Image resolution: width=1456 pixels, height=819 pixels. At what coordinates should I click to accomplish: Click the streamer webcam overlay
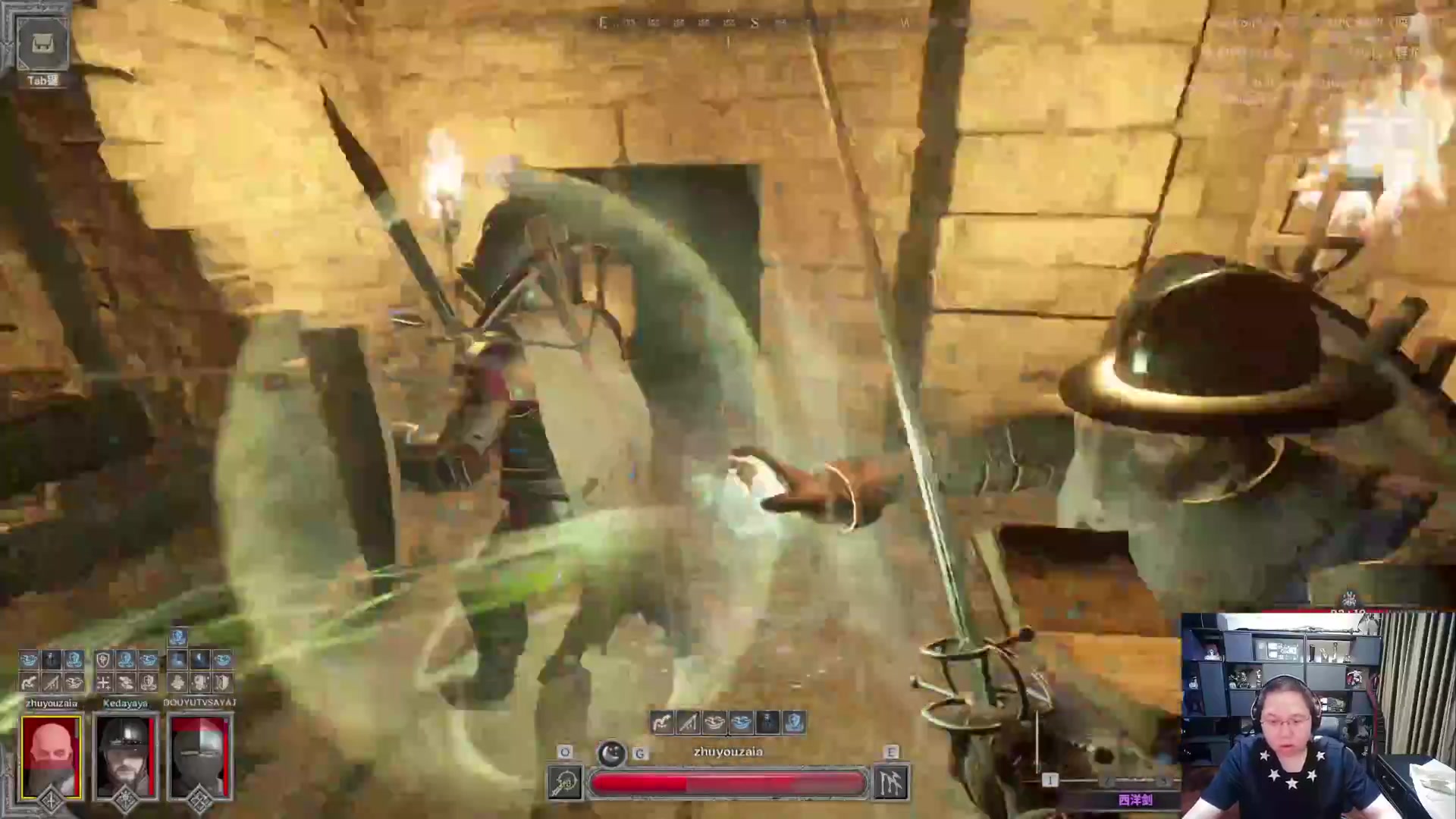[x=1318, y=715]
